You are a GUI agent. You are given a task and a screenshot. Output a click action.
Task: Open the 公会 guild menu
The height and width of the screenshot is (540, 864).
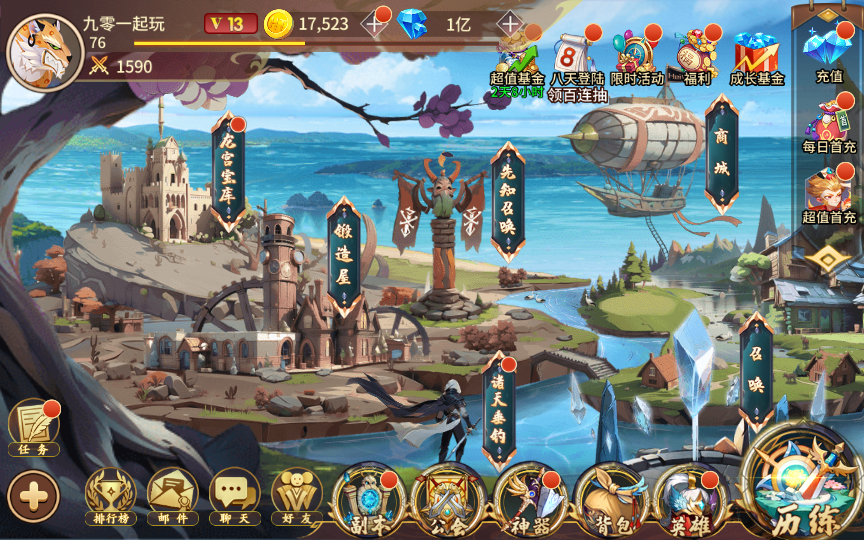pos(449,497)
